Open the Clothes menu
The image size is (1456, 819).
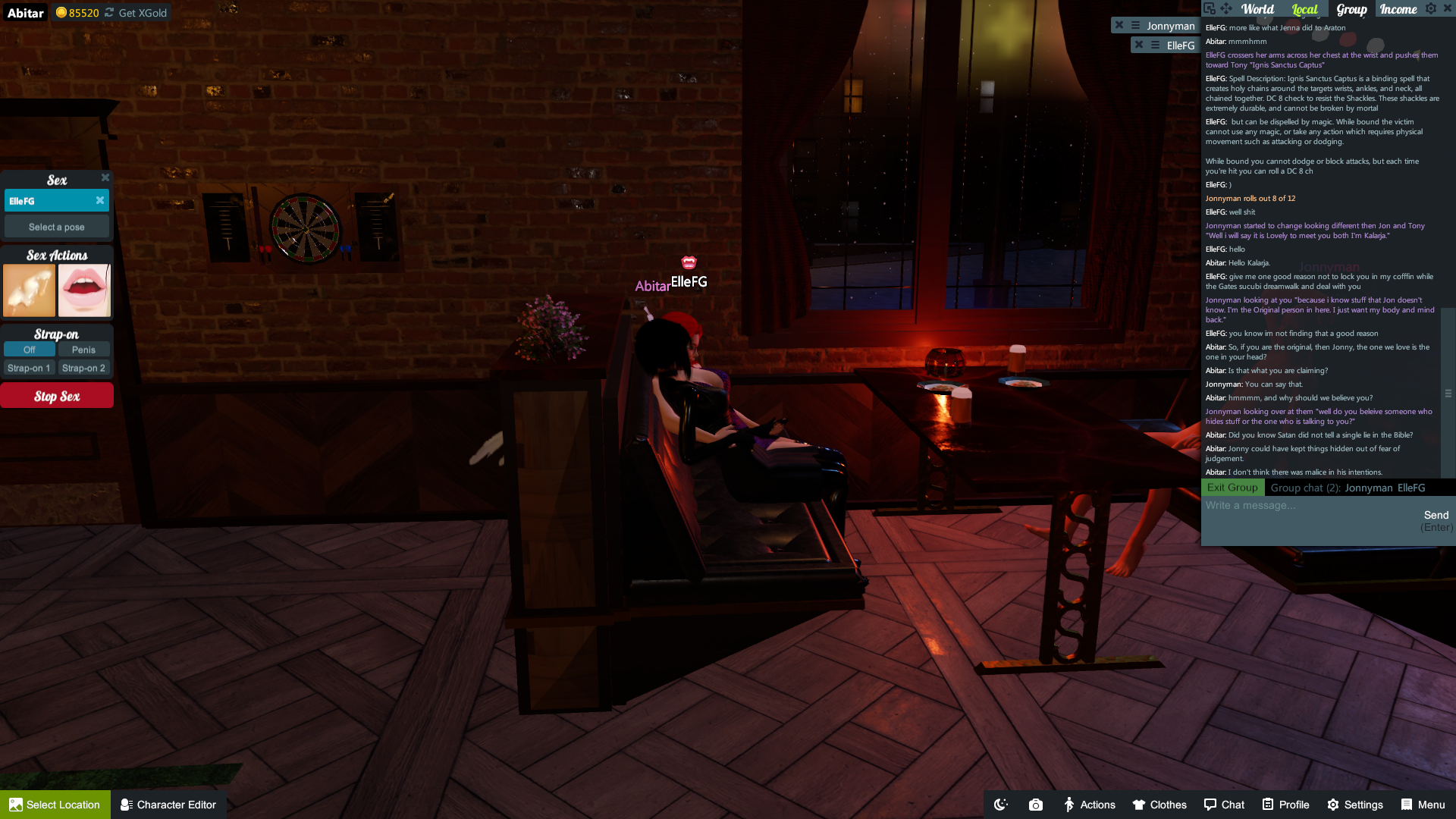point(1159,805)
